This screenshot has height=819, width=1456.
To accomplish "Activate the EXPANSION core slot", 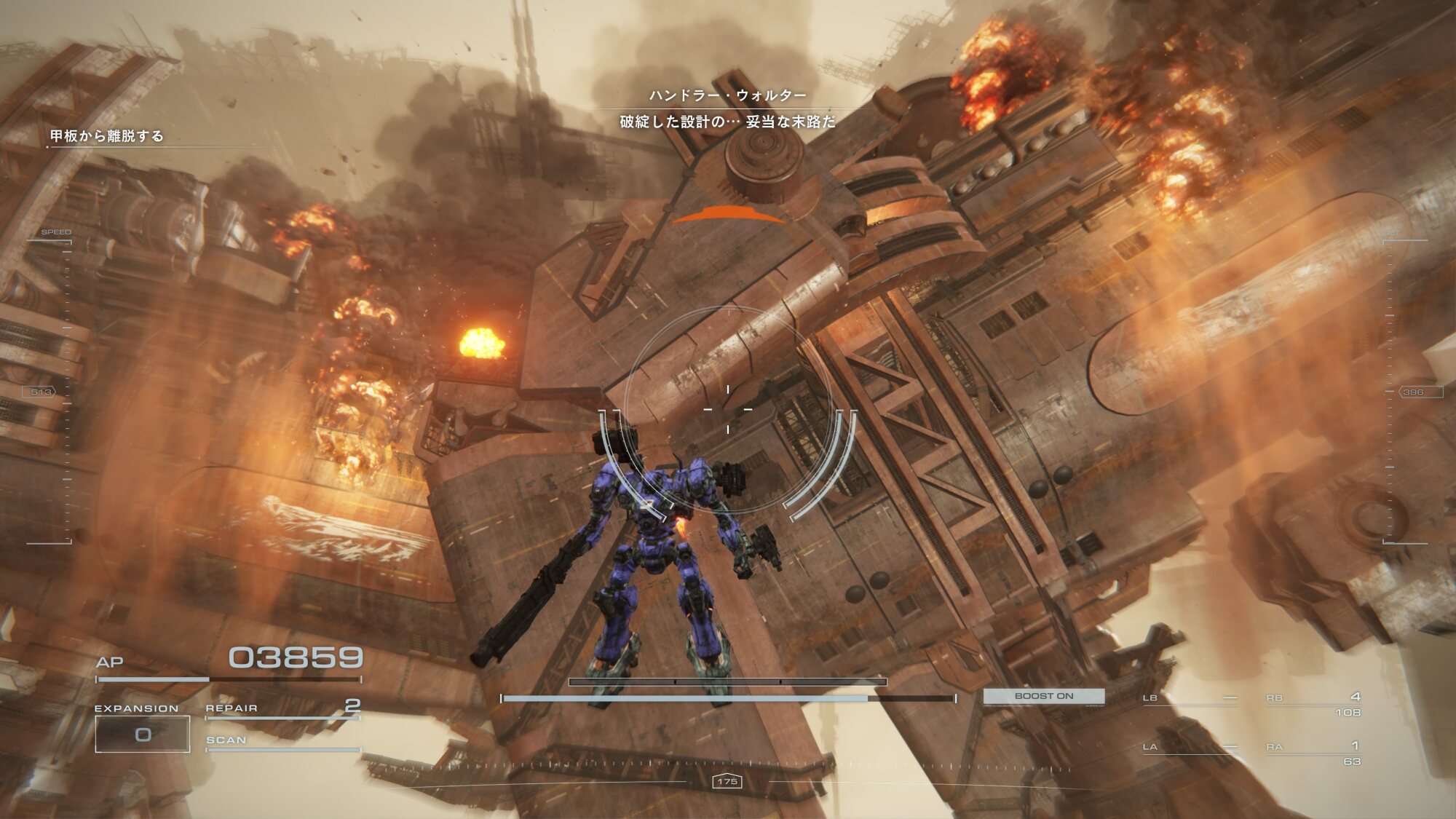I will pos(143,734).
